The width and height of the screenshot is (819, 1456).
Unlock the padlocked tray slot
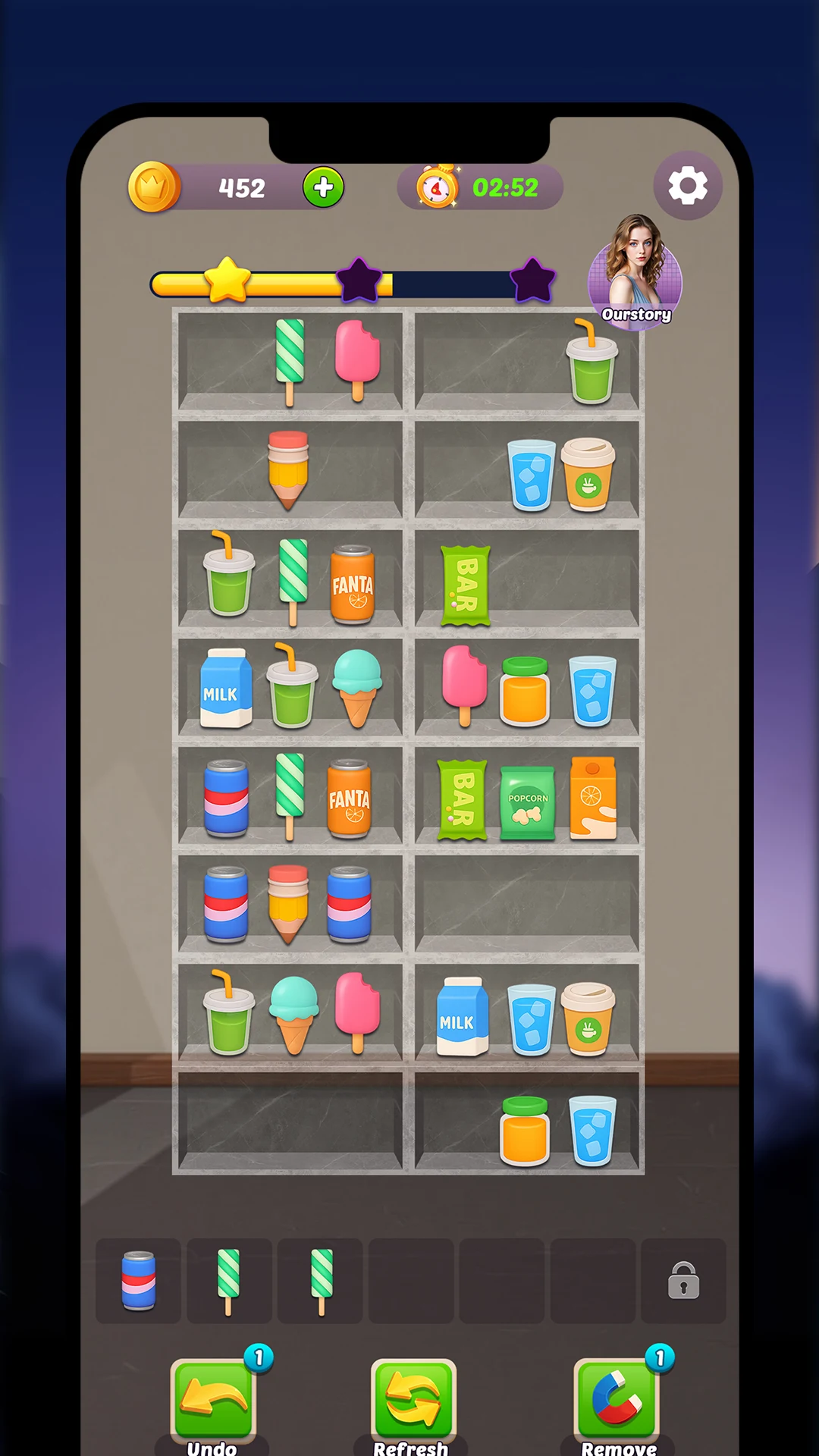pyautogui.click(x=683, y=1281)
